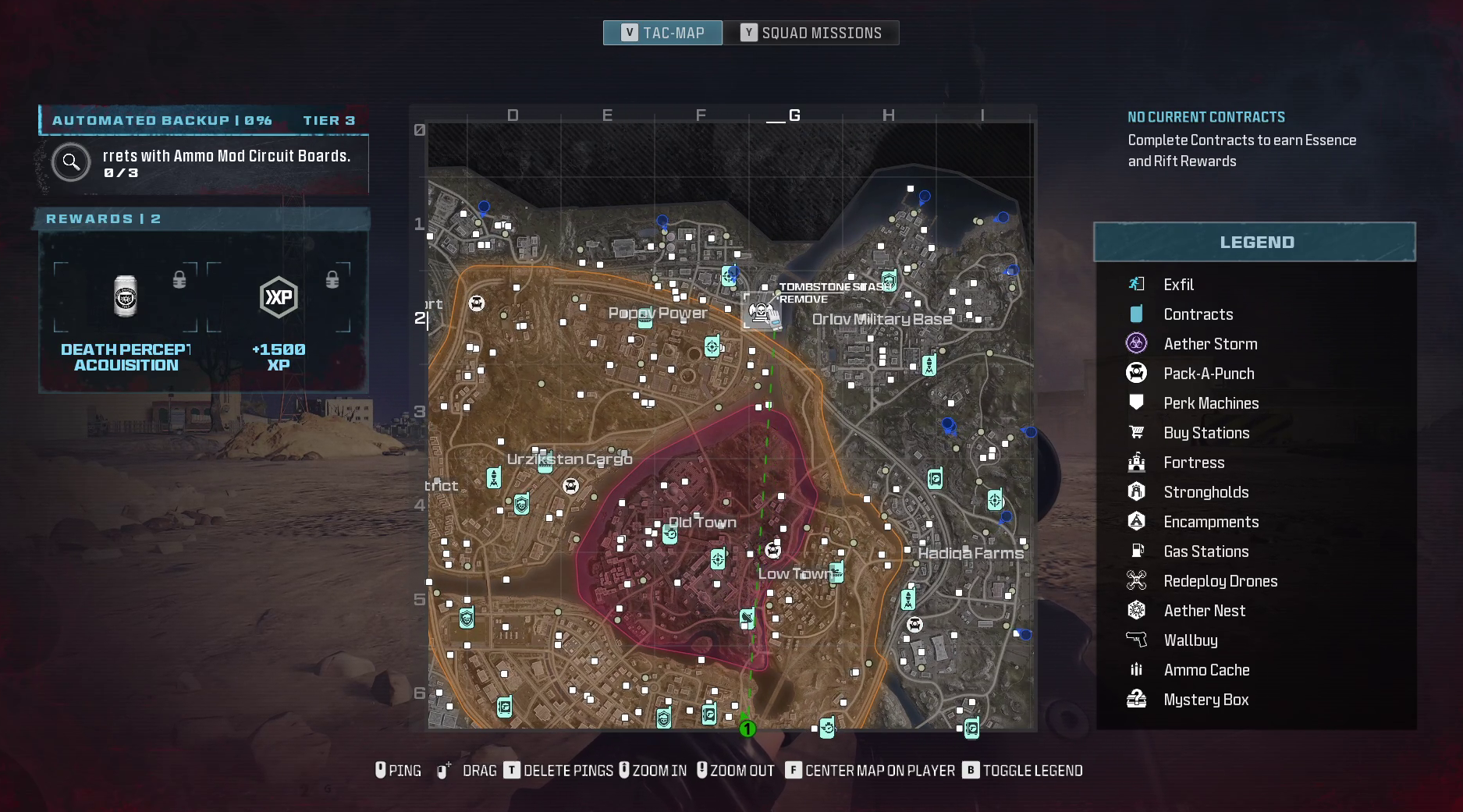1463x812 pixels.
Task: Choose Aether Storm legend entry
Action: (x=1209, y=344)
